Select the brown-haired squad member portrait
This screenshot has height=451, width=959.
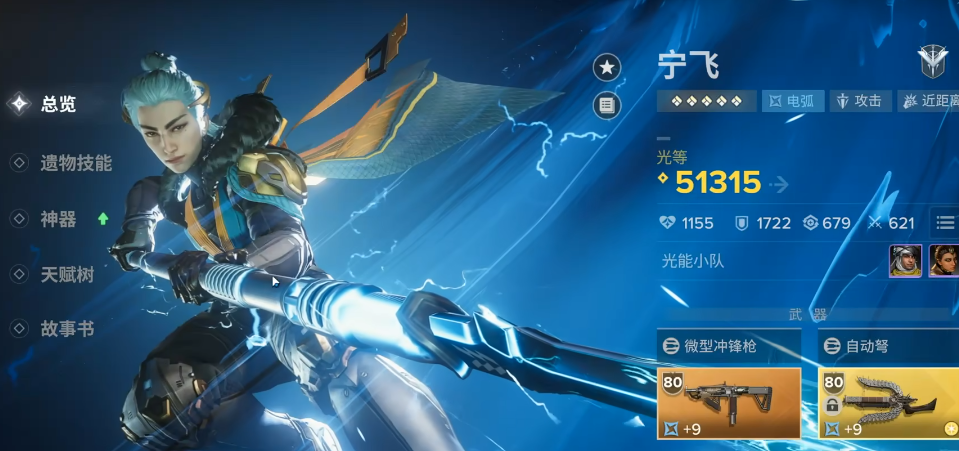click(944, 261)
